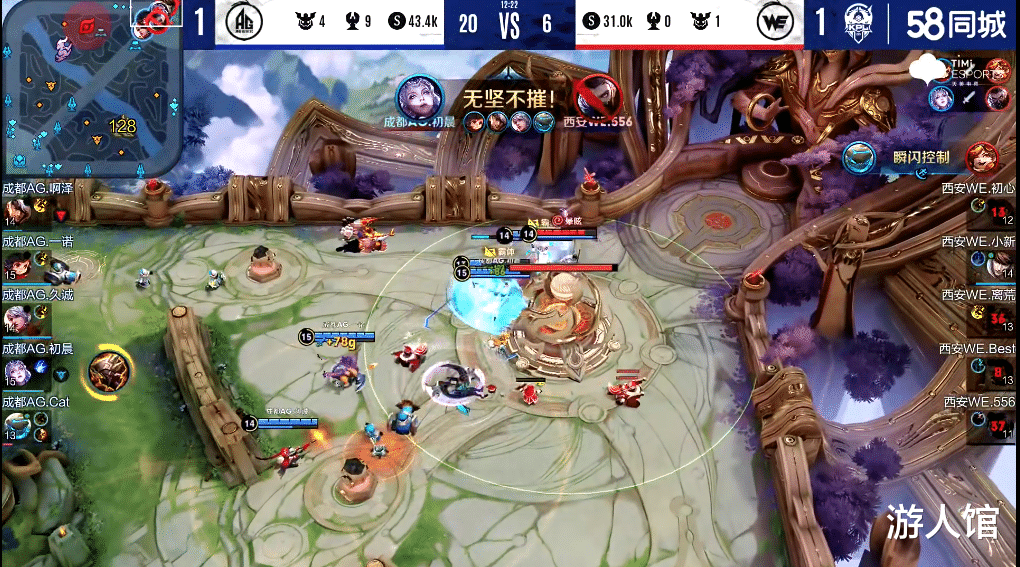This screenshot has height=567, width=1020.
Task: Click the 游人馆 watermark
Action: point(941,523)
